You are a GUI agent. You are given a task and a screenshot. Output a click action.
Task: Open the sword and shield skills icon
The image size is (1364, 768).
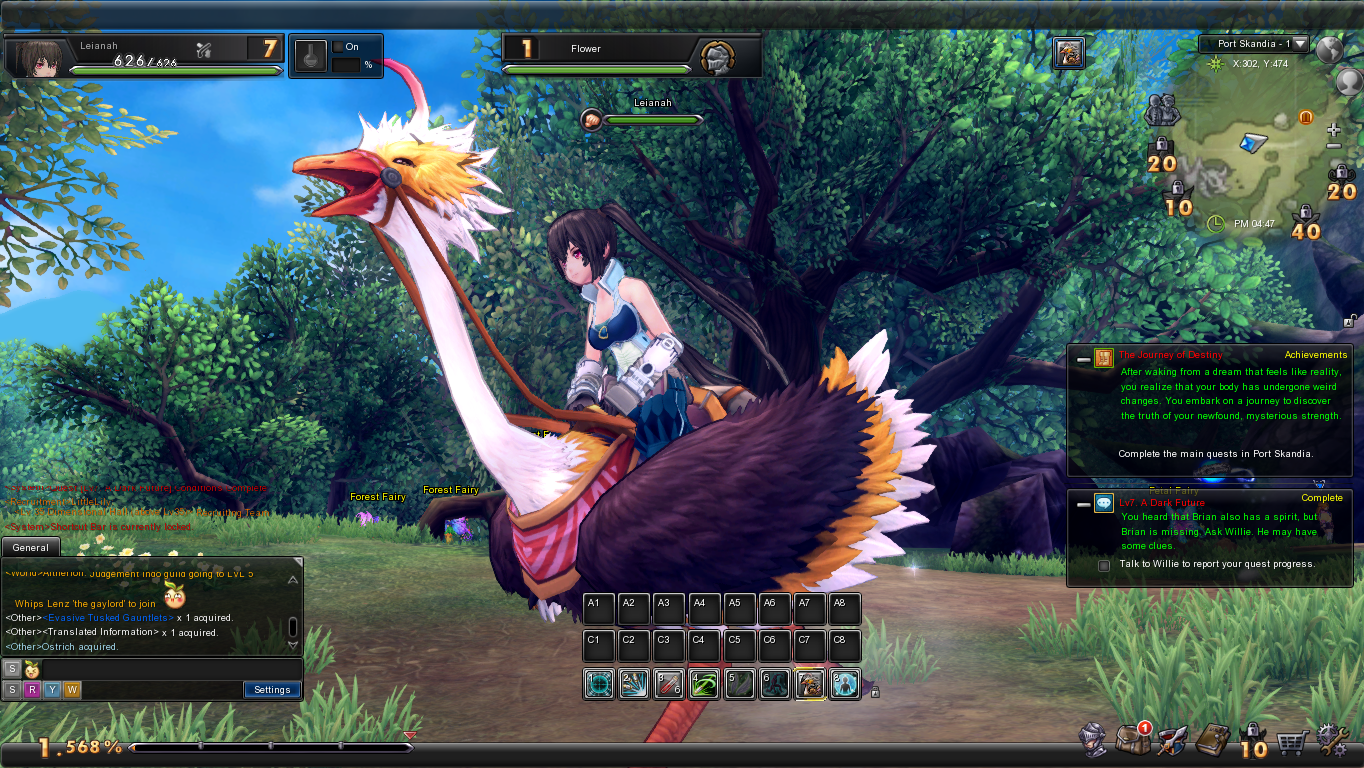pyautogui.click(x=1172, y=741)
